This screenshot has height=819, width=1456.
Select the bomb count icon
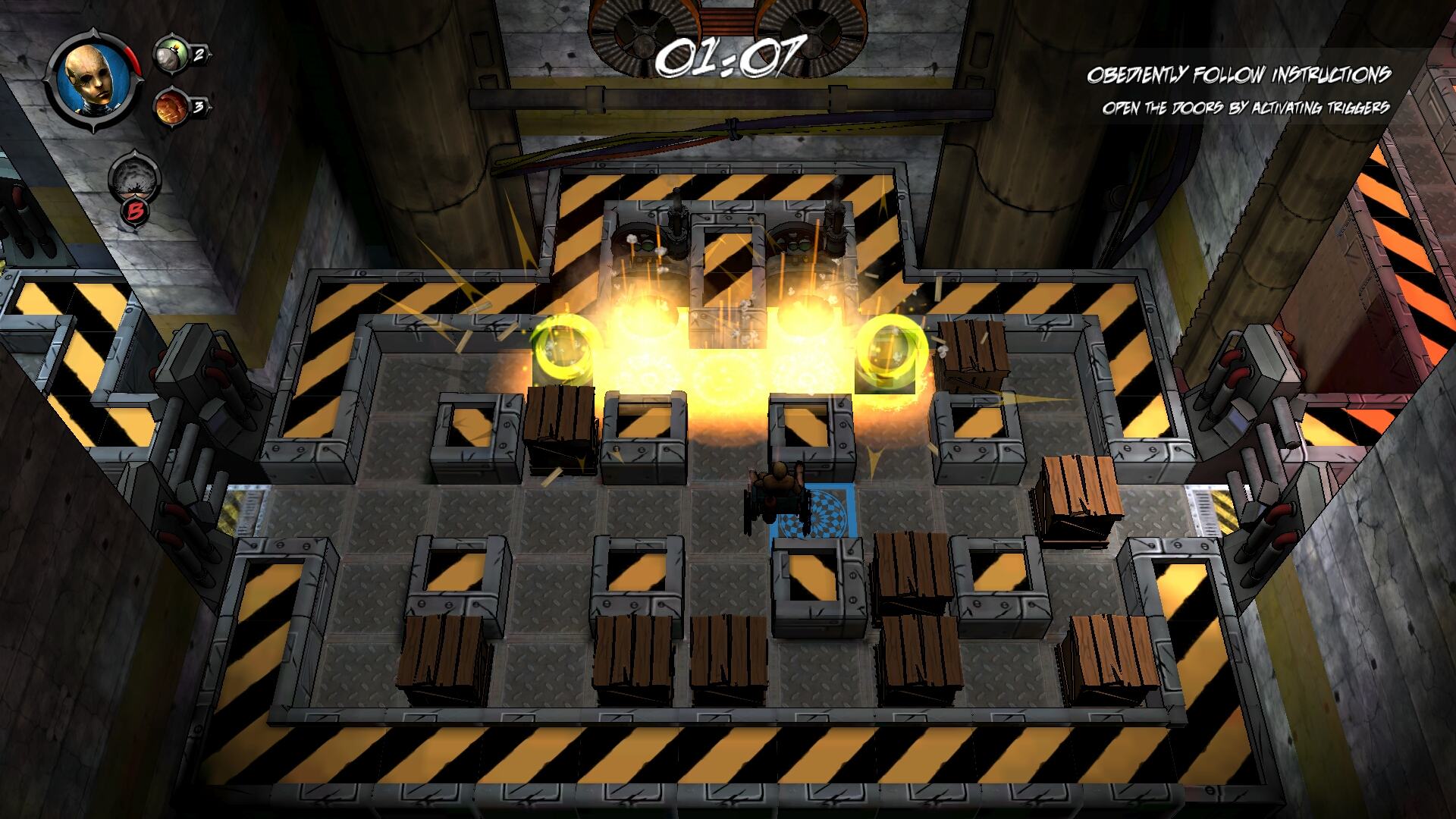click(x=168, y=54)
